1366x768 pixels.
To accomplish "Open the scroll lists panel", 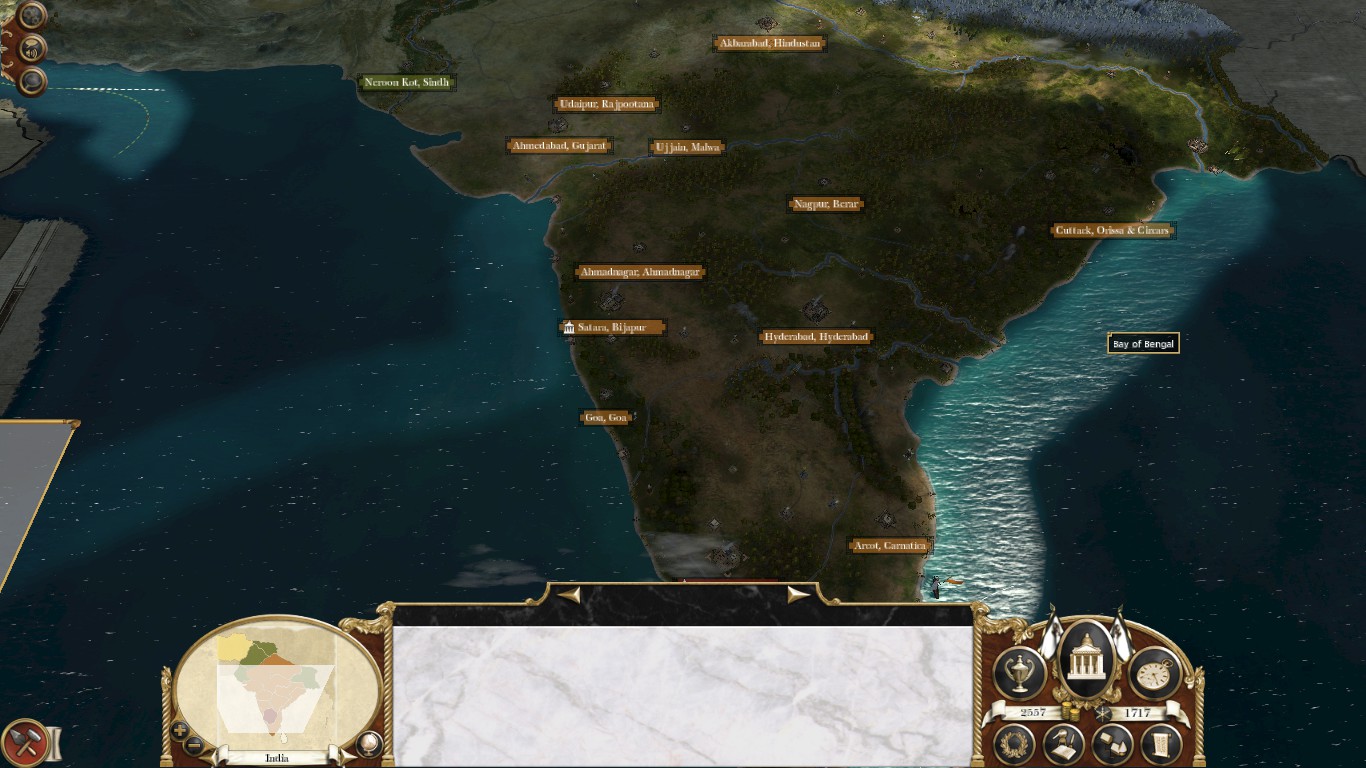I will click(x=1161, y=744).
